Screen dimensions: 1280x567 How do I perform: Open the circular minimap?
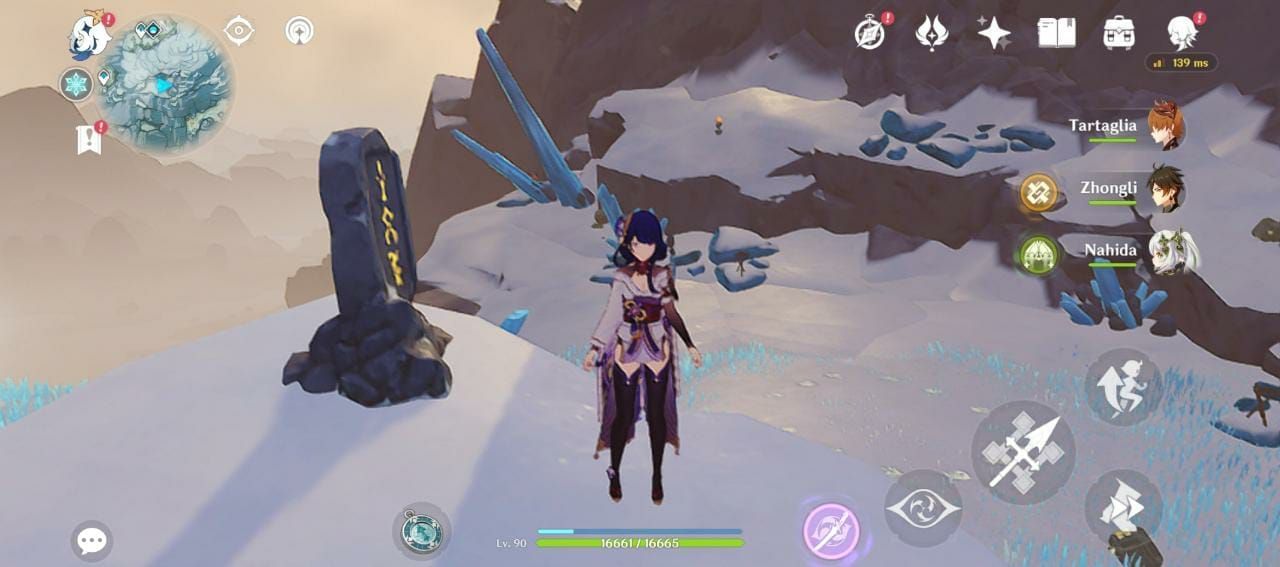point(166,85)
